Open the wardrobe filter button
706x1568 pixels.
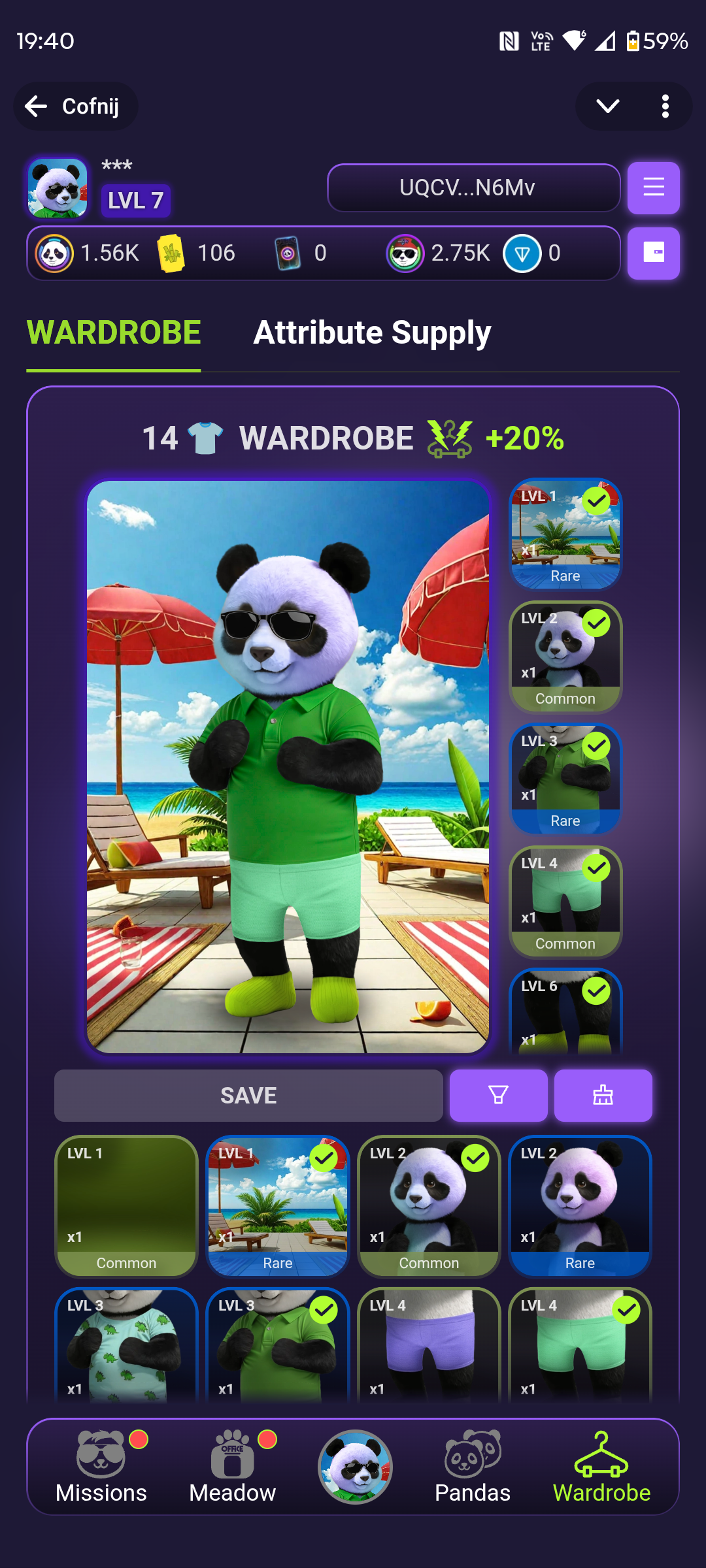coord(498,1095)
